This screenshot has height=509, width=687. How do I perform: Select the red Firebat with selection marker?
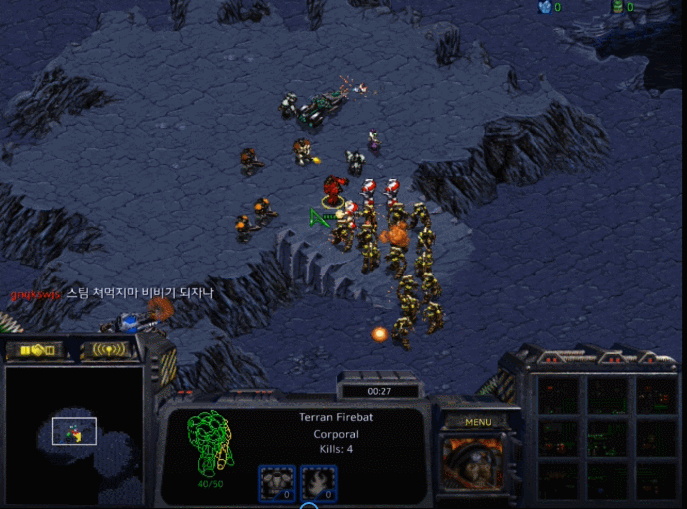334,189
